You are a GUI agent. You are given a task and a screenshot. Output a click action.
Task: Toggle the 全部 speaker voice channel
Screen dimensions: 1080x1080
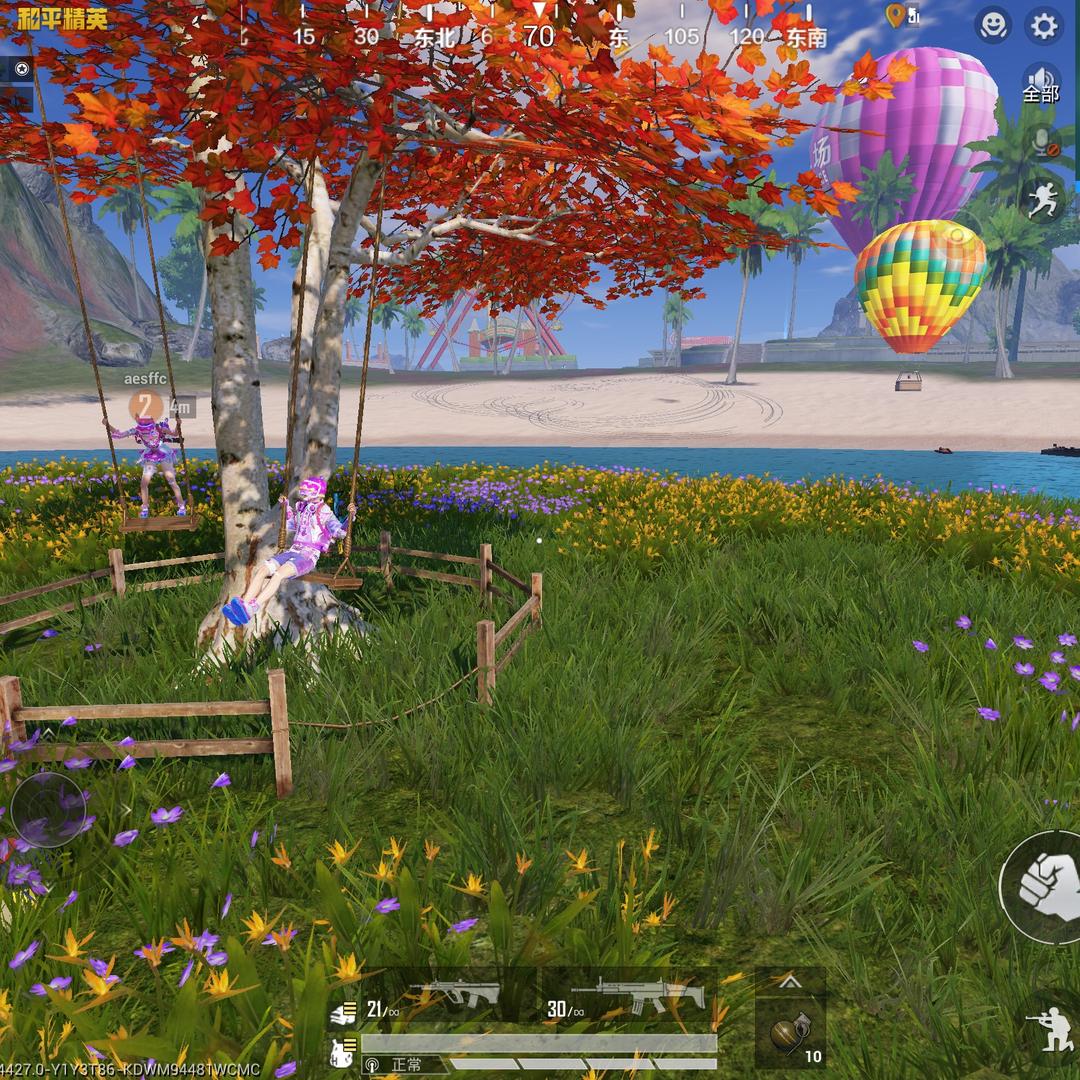[1041, 84]
